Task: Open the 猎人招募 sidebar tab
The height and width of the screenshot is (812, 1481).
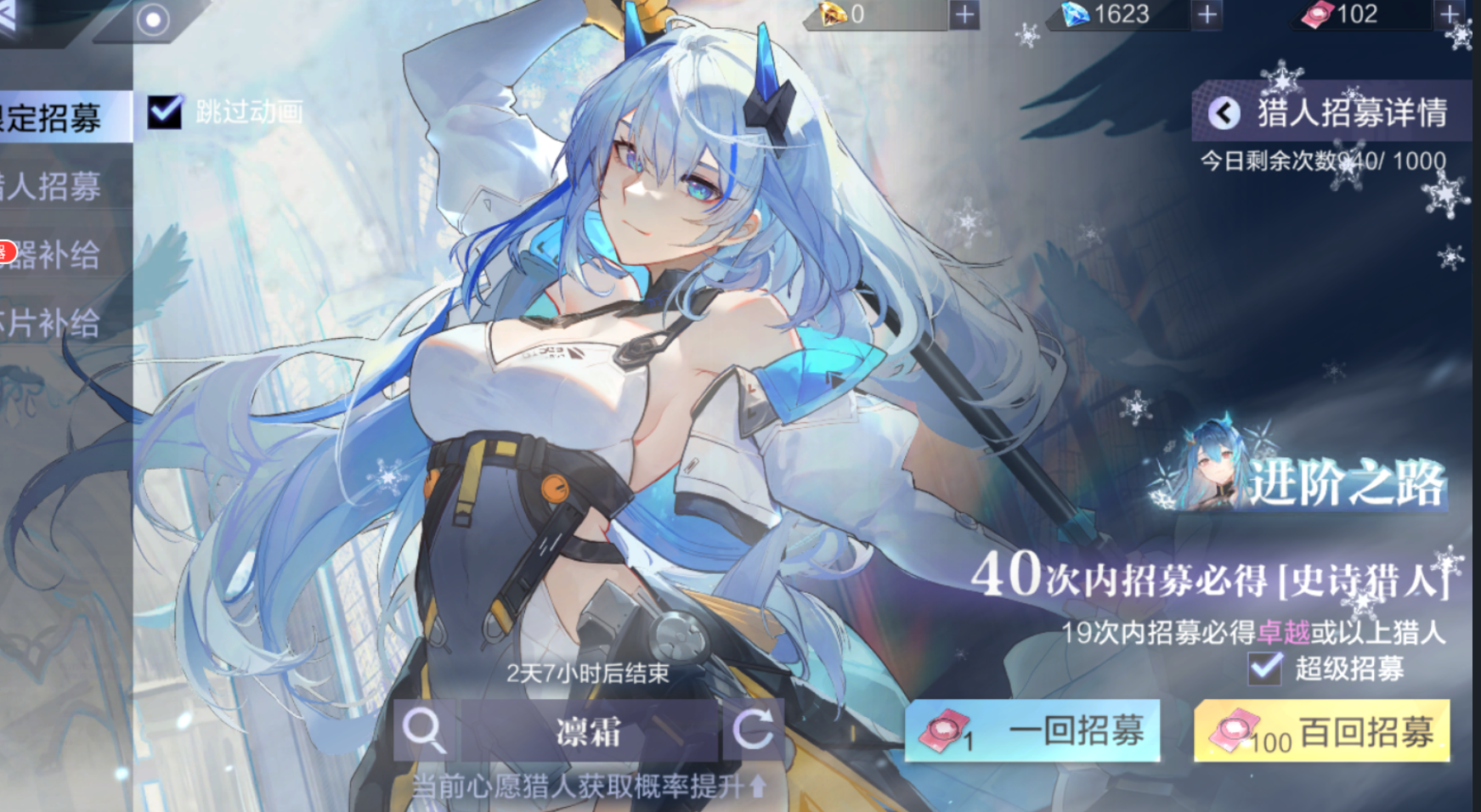Action: [51, 189]
